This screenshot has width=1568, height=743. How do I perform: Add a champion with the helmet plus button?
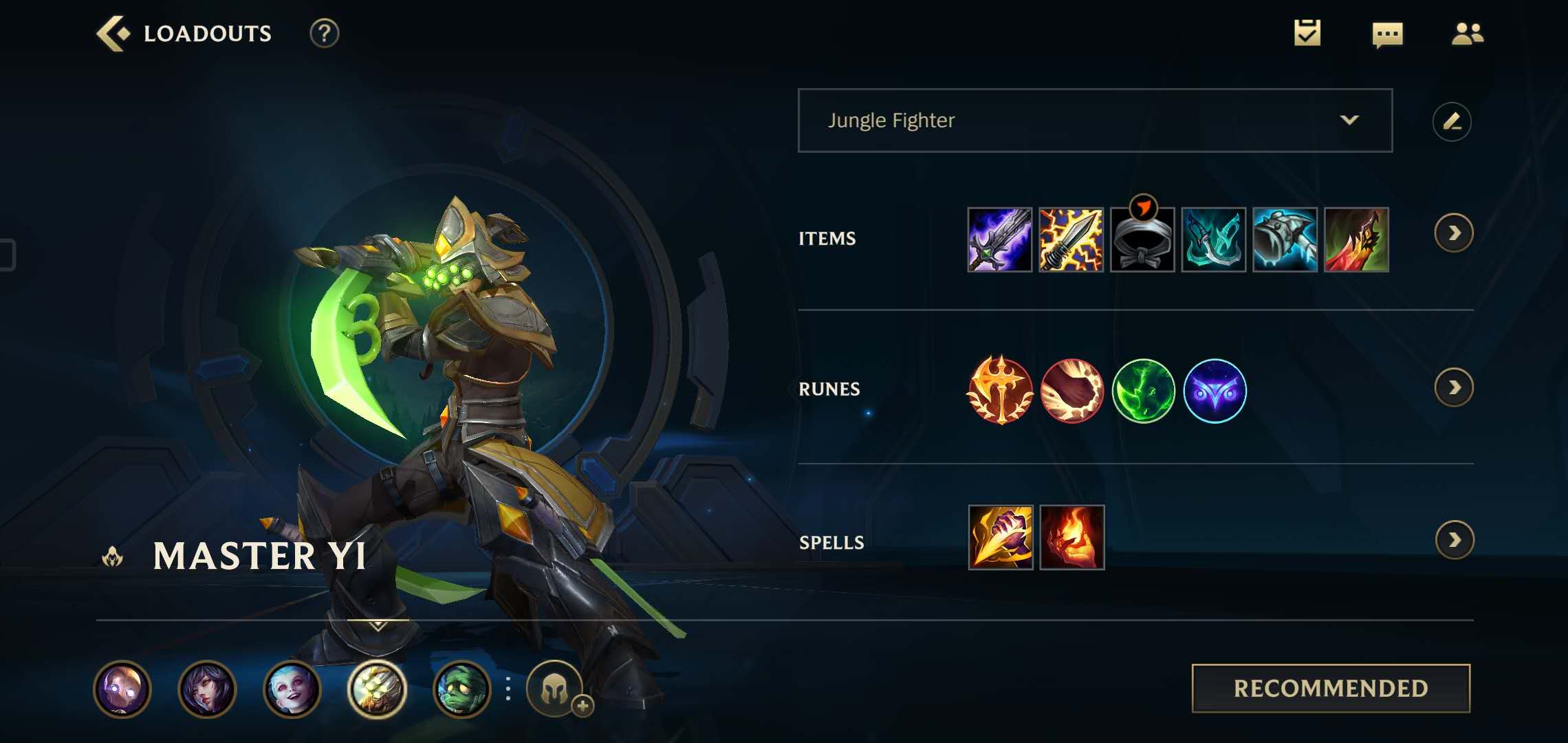point(556,689)
